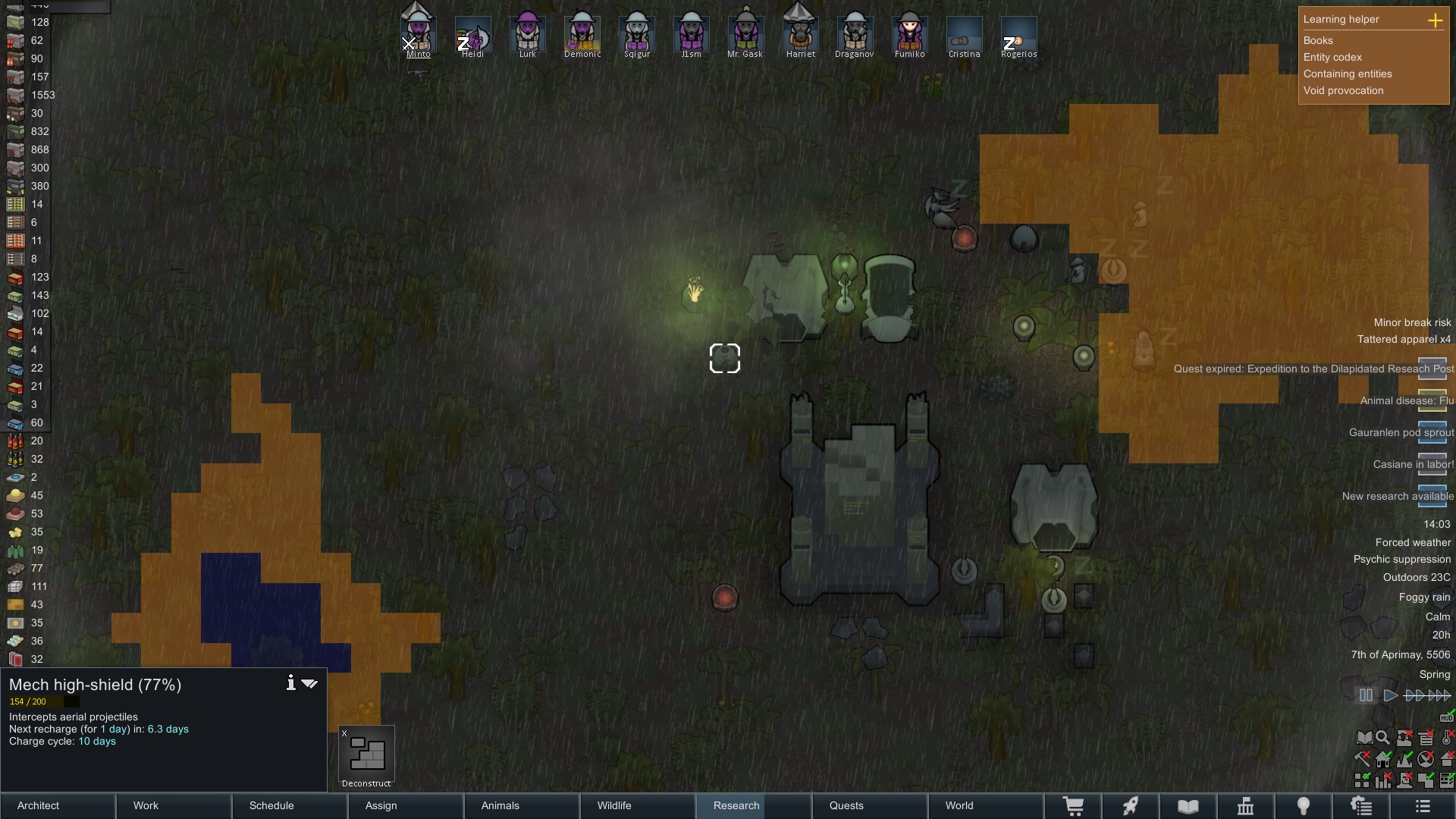Open the Void provocation lesson
1456x819 pixels.
coord(1343,90)
